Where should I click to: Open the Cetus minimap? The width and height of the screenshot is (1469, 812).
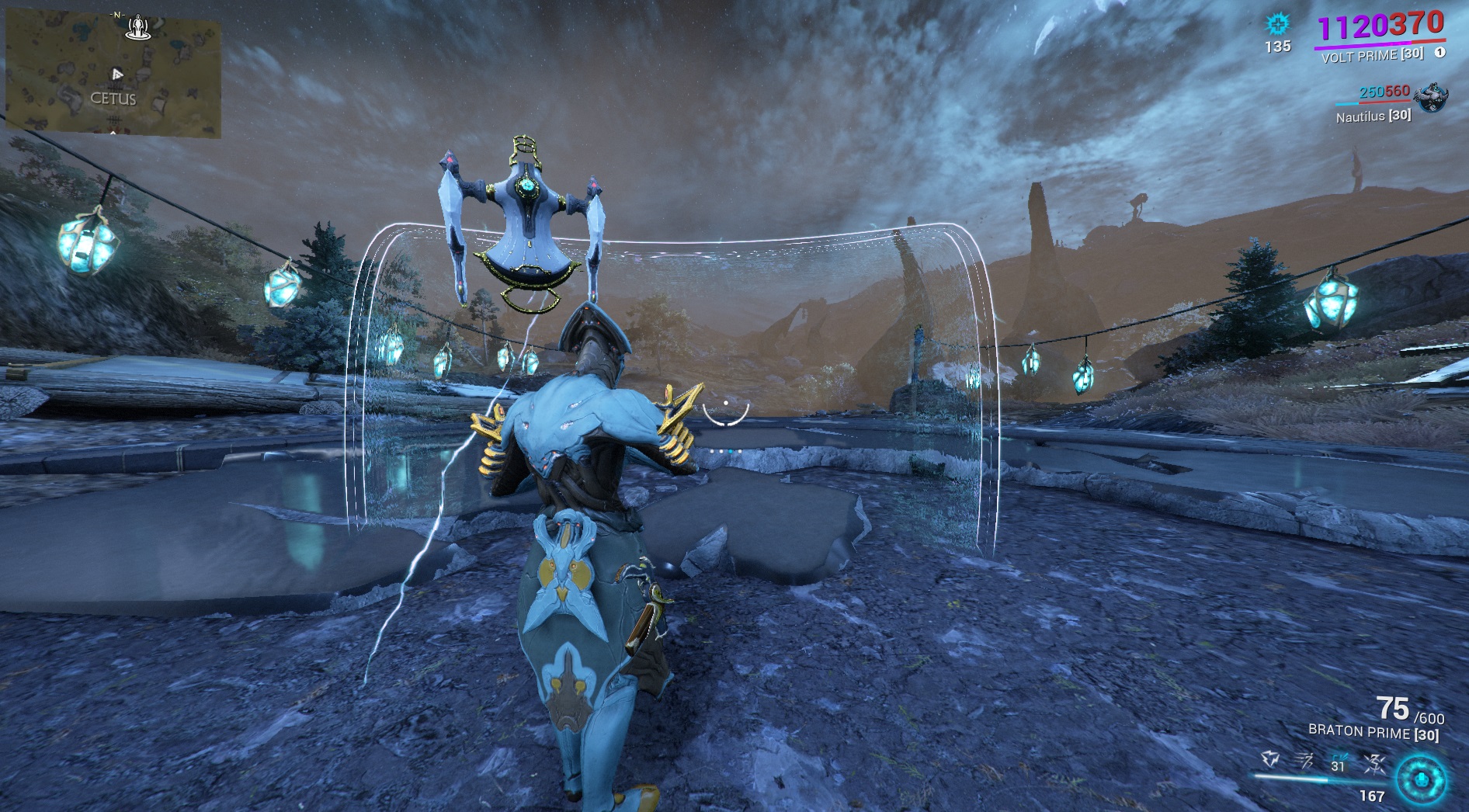click(x=113, y=76)
